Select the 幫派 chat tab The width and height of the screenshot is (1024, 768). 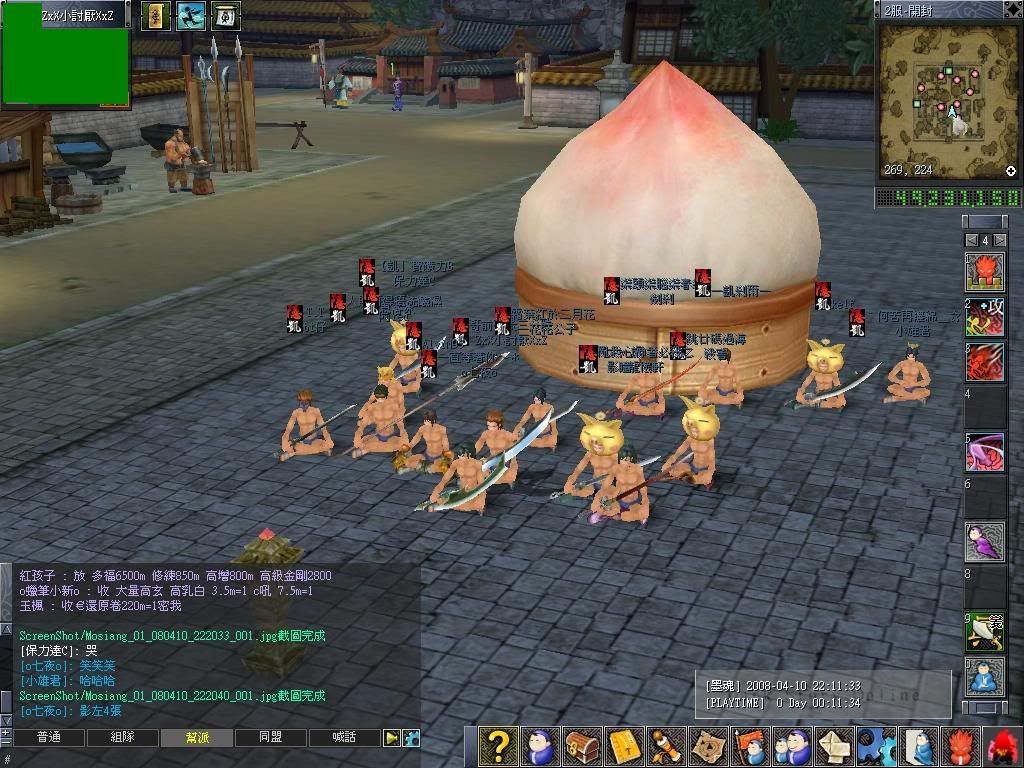click(197, 738)
